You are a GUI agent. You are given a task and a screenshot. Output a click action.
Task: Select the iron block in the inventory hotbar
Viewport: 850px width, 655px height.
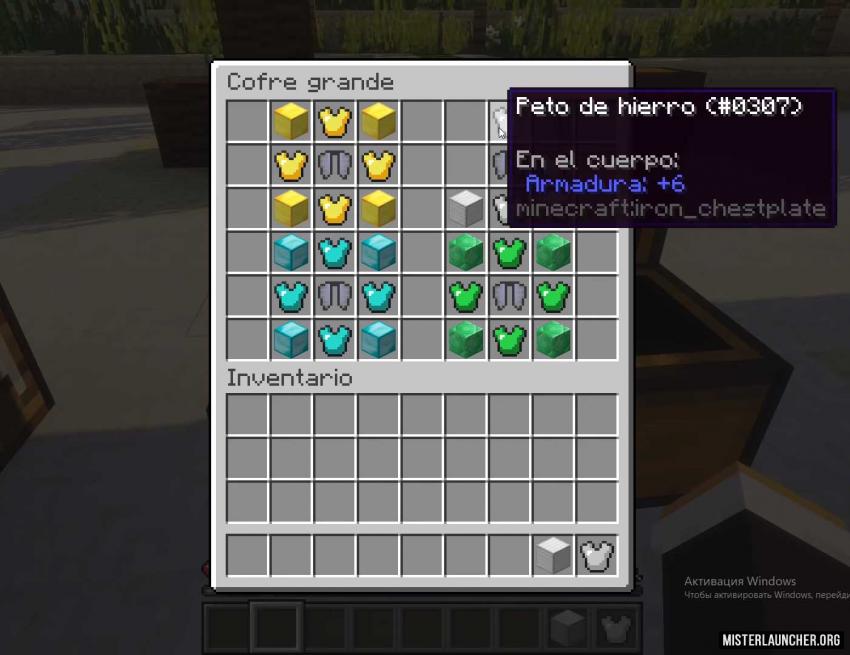(553, 555)
